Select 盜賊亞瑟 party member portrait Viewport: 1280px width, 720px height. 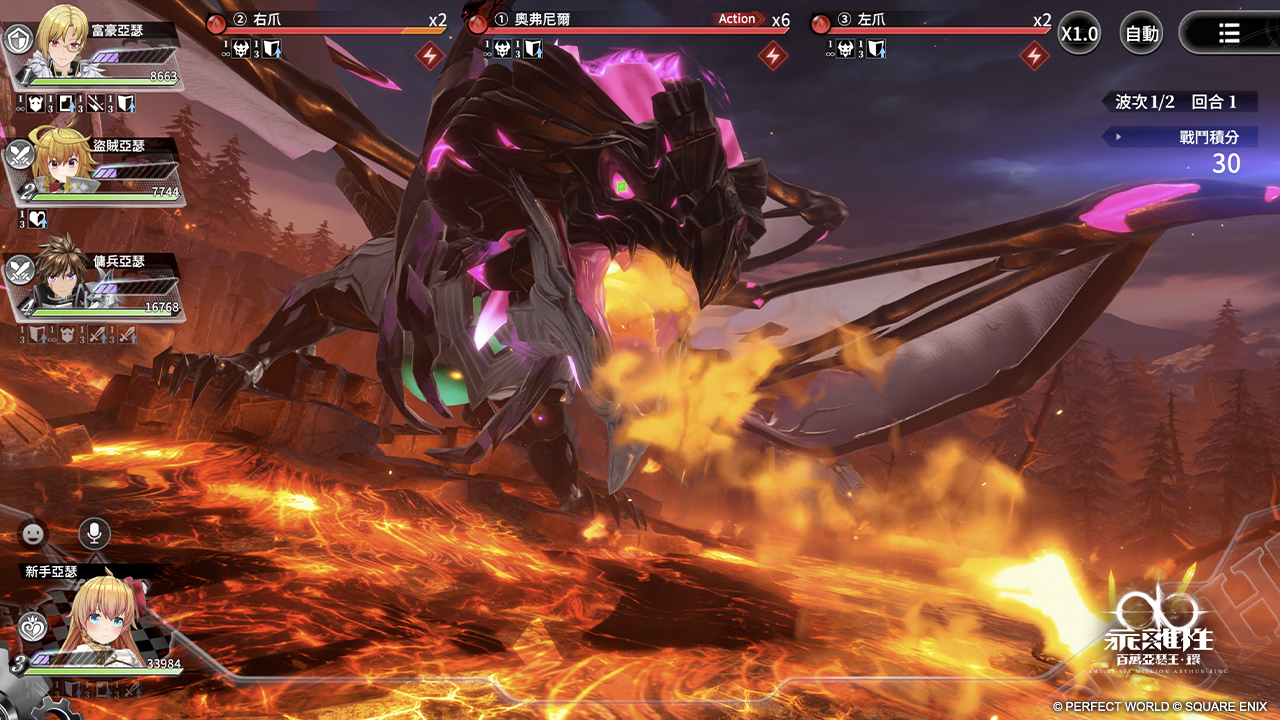[64, 162]
